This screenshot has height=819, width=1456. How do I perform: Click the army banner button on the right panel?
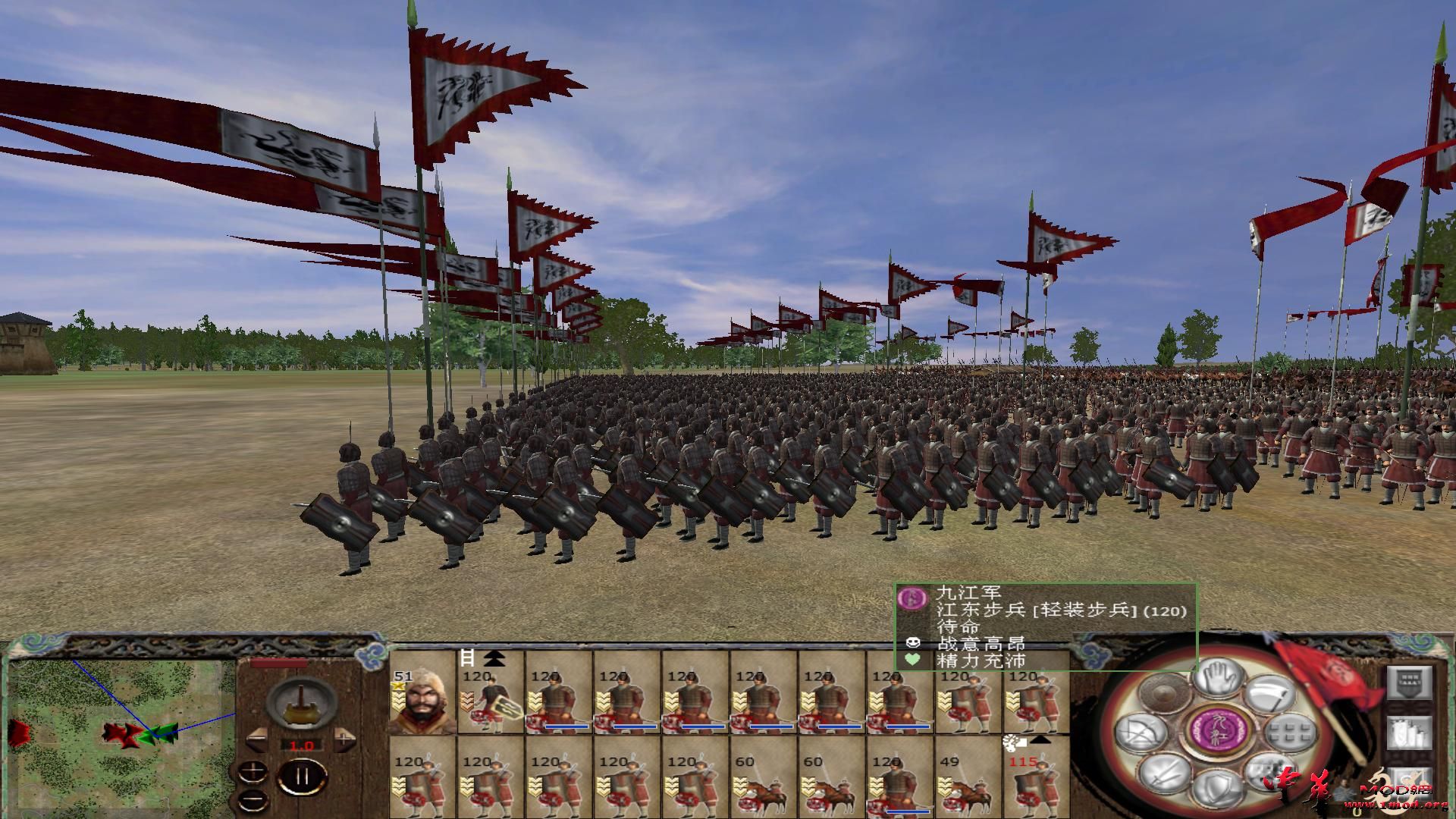pos(1409,682)
